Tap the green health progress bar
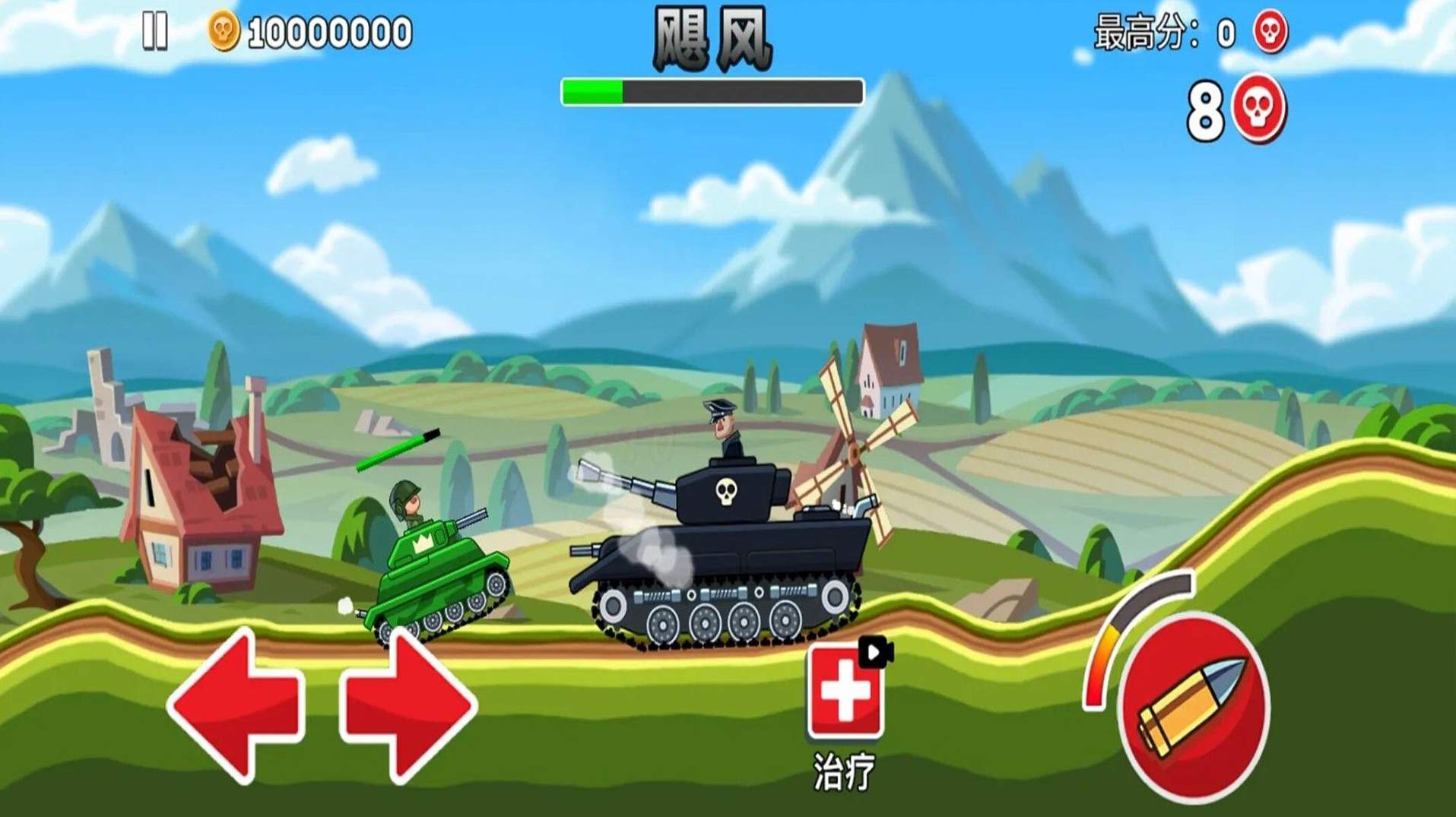The width and height of the screenshot is (1456, 817). pyautogui.click(x=593, y=91)
